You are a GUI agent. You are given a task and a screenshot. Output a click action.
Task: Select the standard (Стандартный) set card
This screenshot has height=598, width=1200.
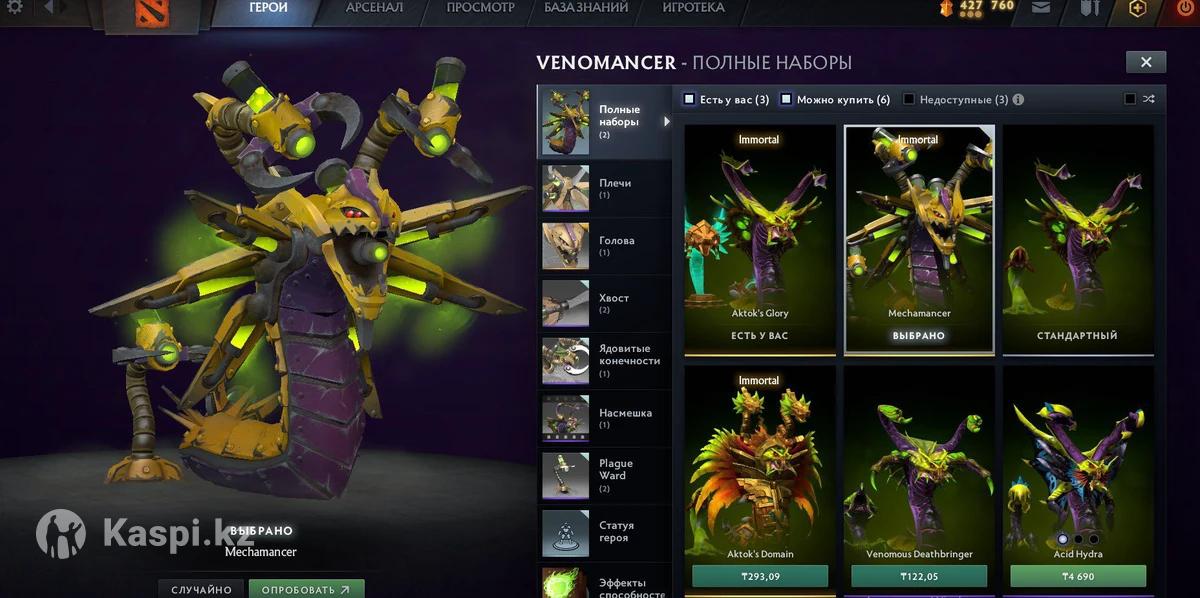coord(1078,238)
